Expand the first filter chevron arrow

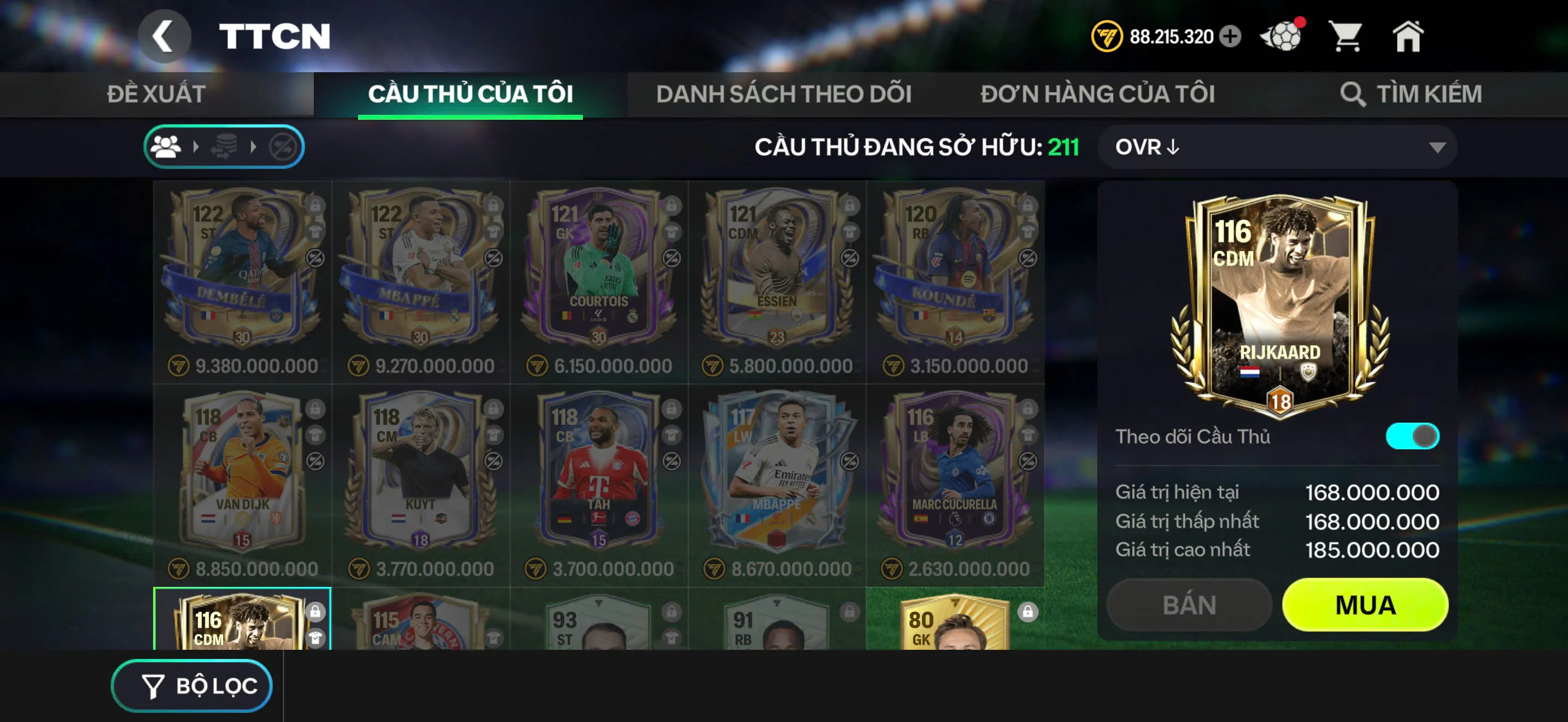coord(197,146)
